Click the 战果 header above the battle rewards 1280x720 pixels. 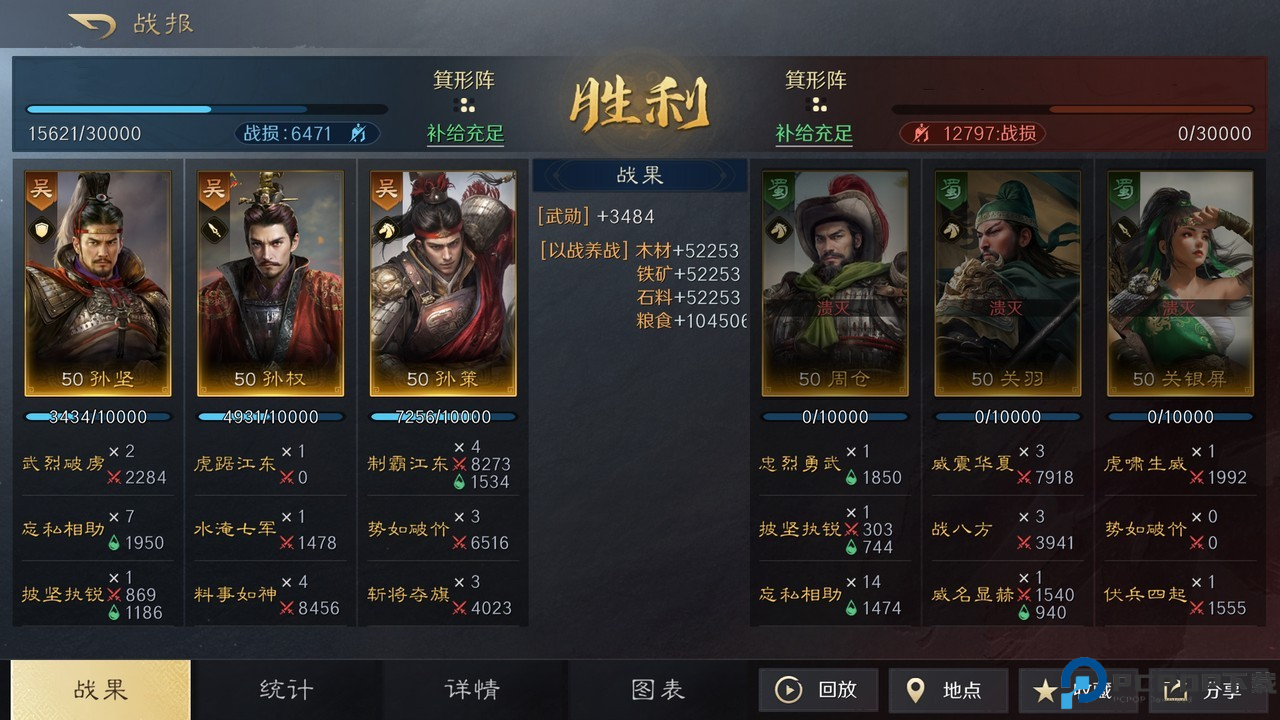(640, 175)
